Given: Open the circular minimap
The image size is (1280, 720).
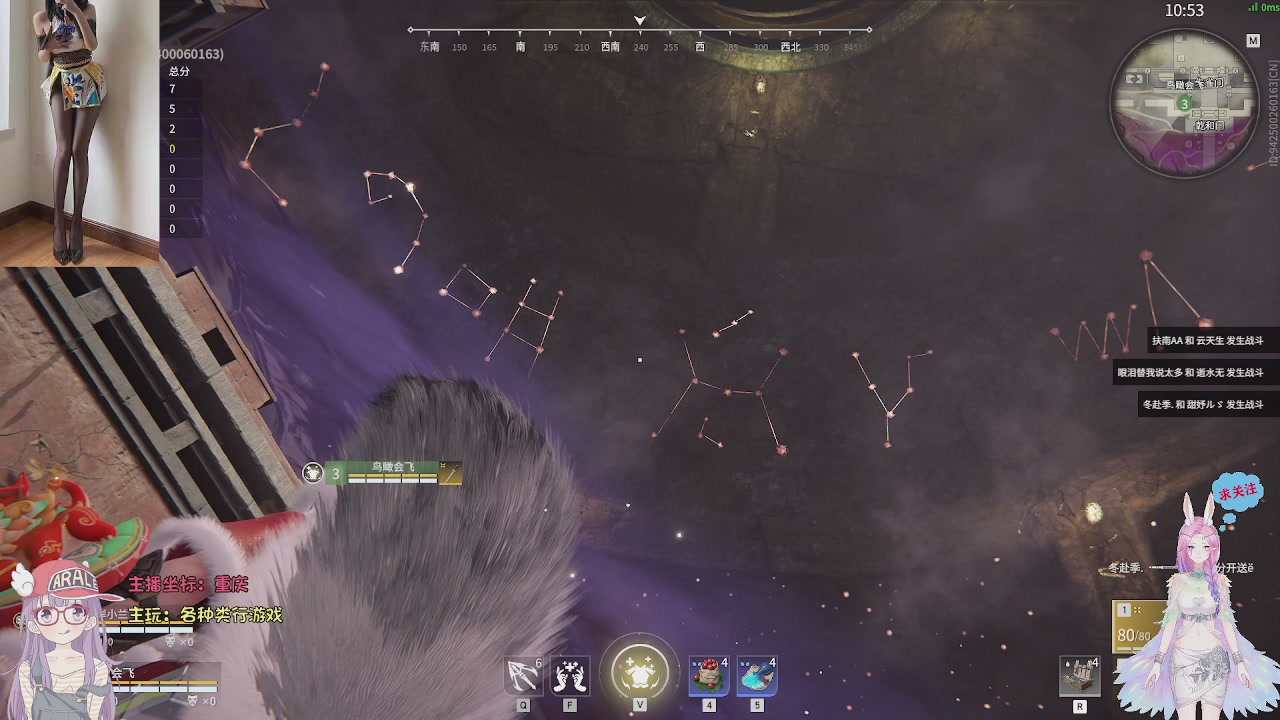Looking at the screenshot, I should click(x=1184, y=103).
